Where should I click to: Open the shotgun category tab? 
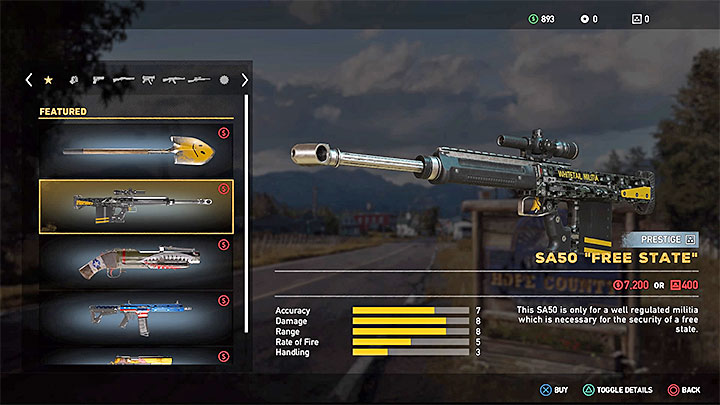[x=124, y=80]
